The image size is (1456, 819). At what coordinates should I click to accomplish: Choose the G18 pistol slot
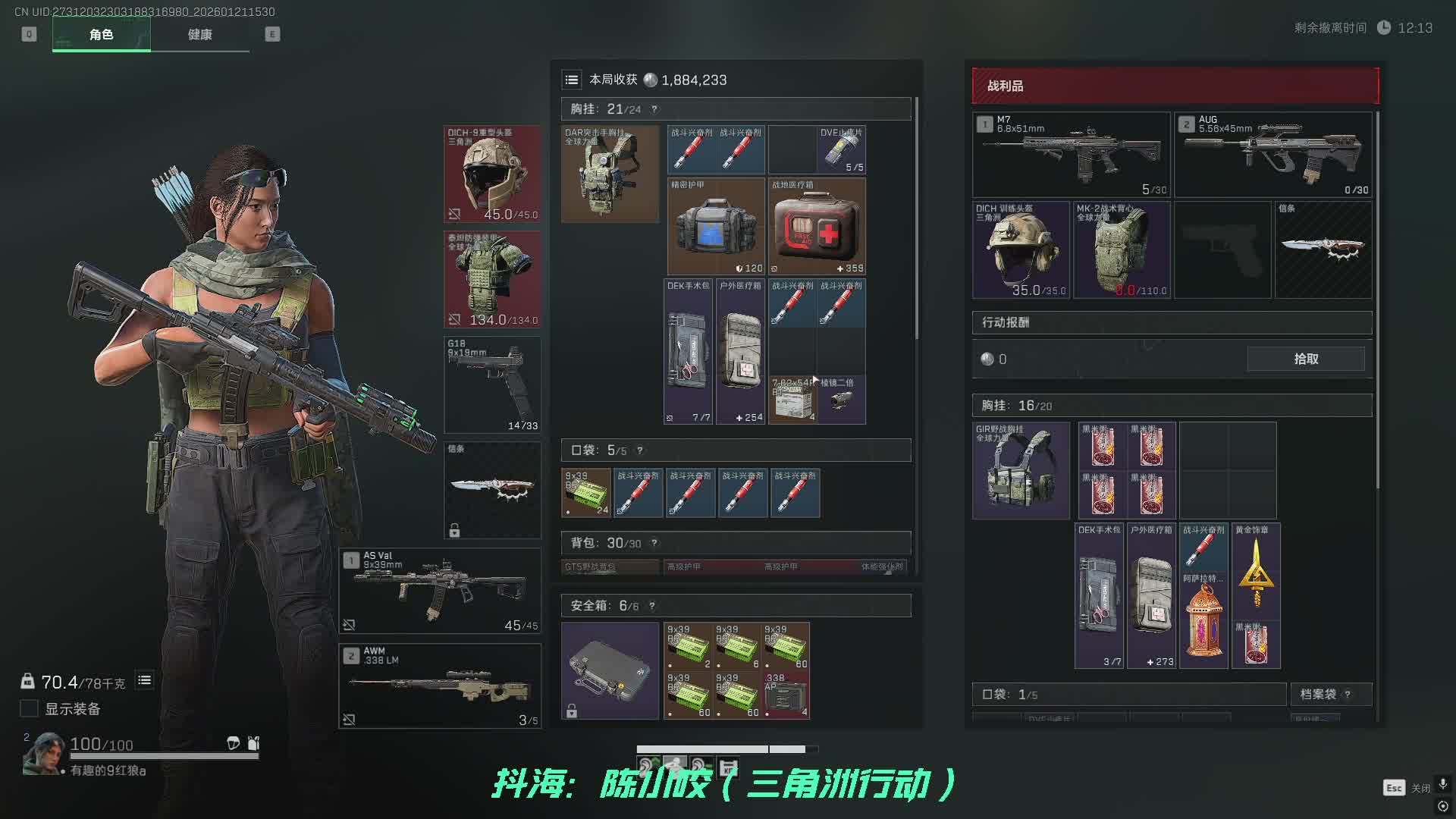click(x=492, y=384)
